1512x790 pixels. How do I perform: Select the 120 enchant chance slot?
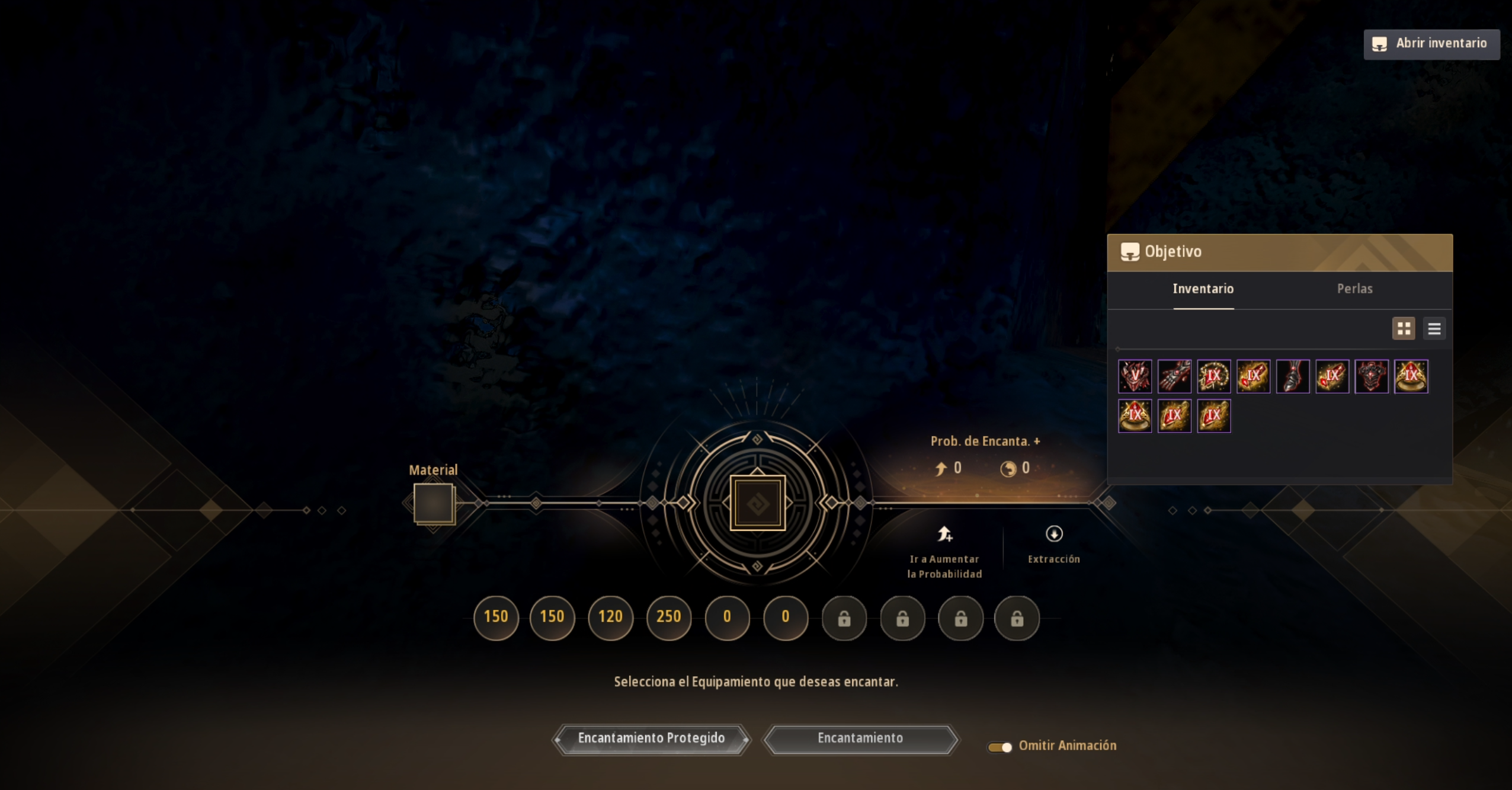(610, 617)
